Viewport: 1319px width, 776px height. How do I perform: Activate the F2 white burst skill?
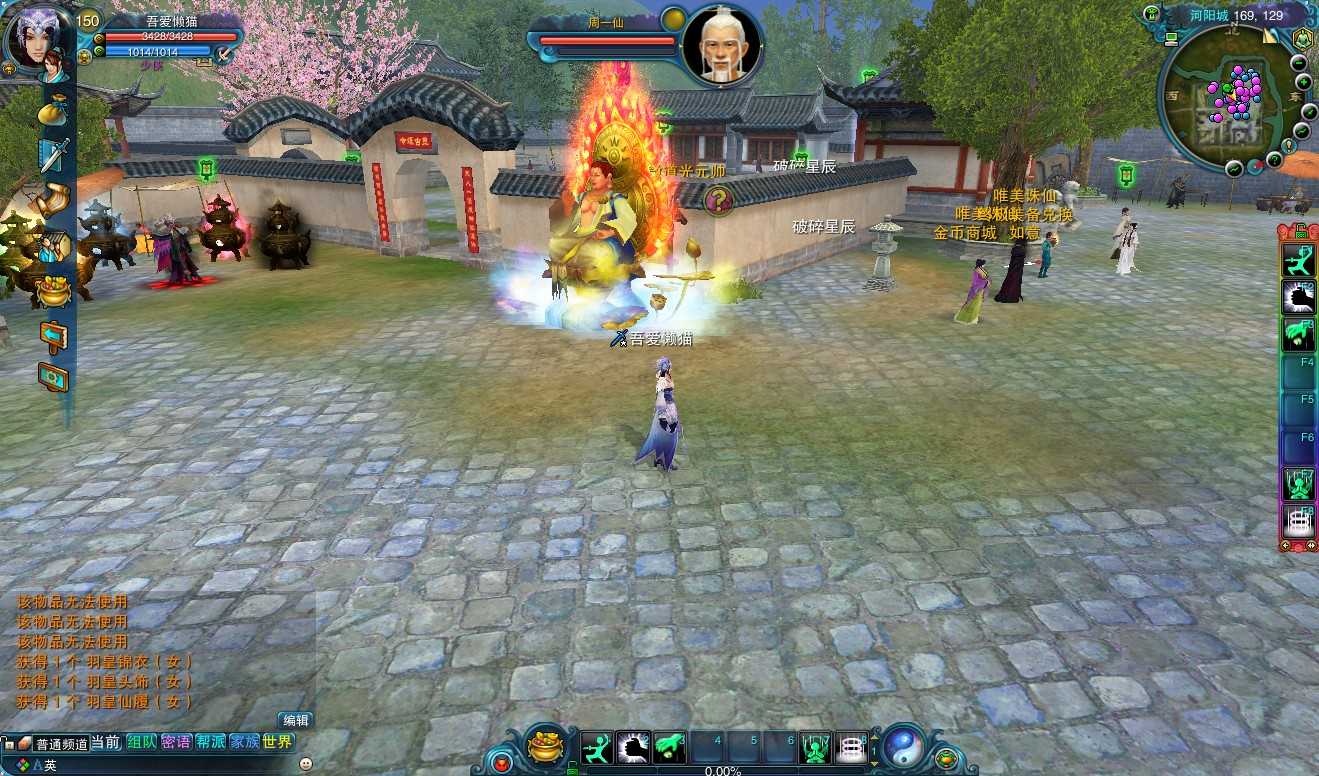(x=1298, y=298)
